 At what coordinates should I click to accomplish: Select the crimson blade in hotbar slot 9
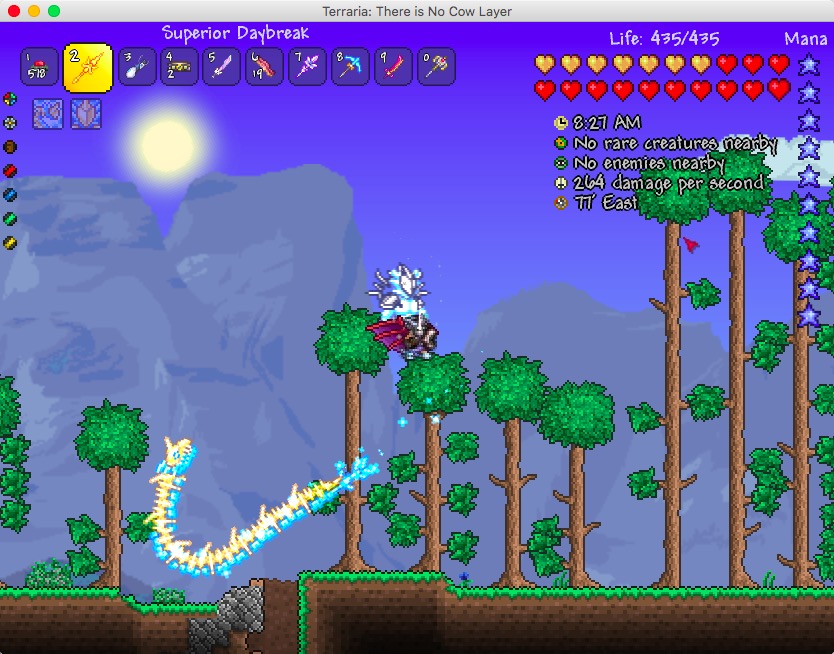pyautogui.click(x=393, y=68)
